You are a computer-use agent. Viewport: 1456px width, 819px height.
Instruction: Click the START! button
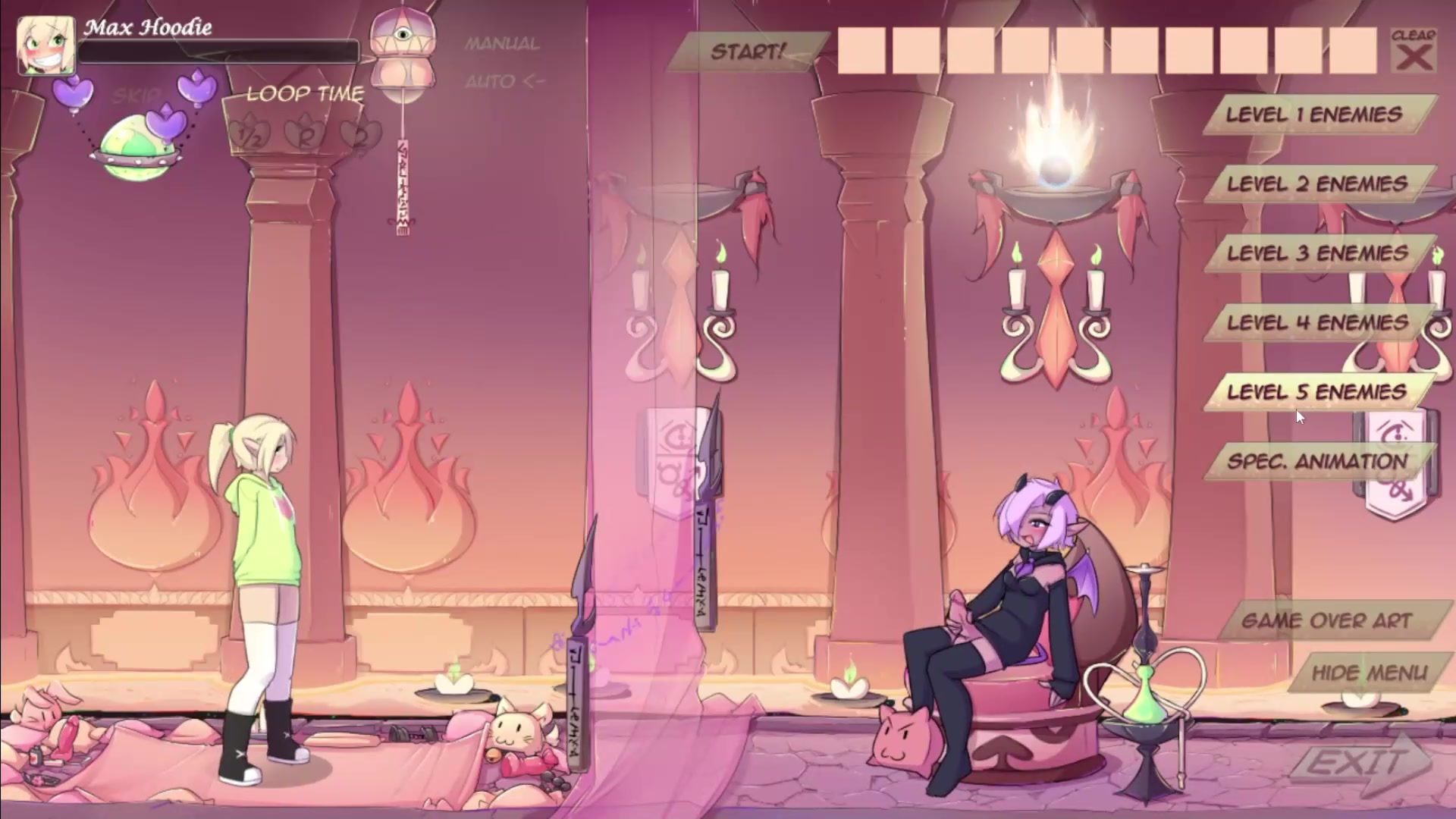click(x=747, y=52)
